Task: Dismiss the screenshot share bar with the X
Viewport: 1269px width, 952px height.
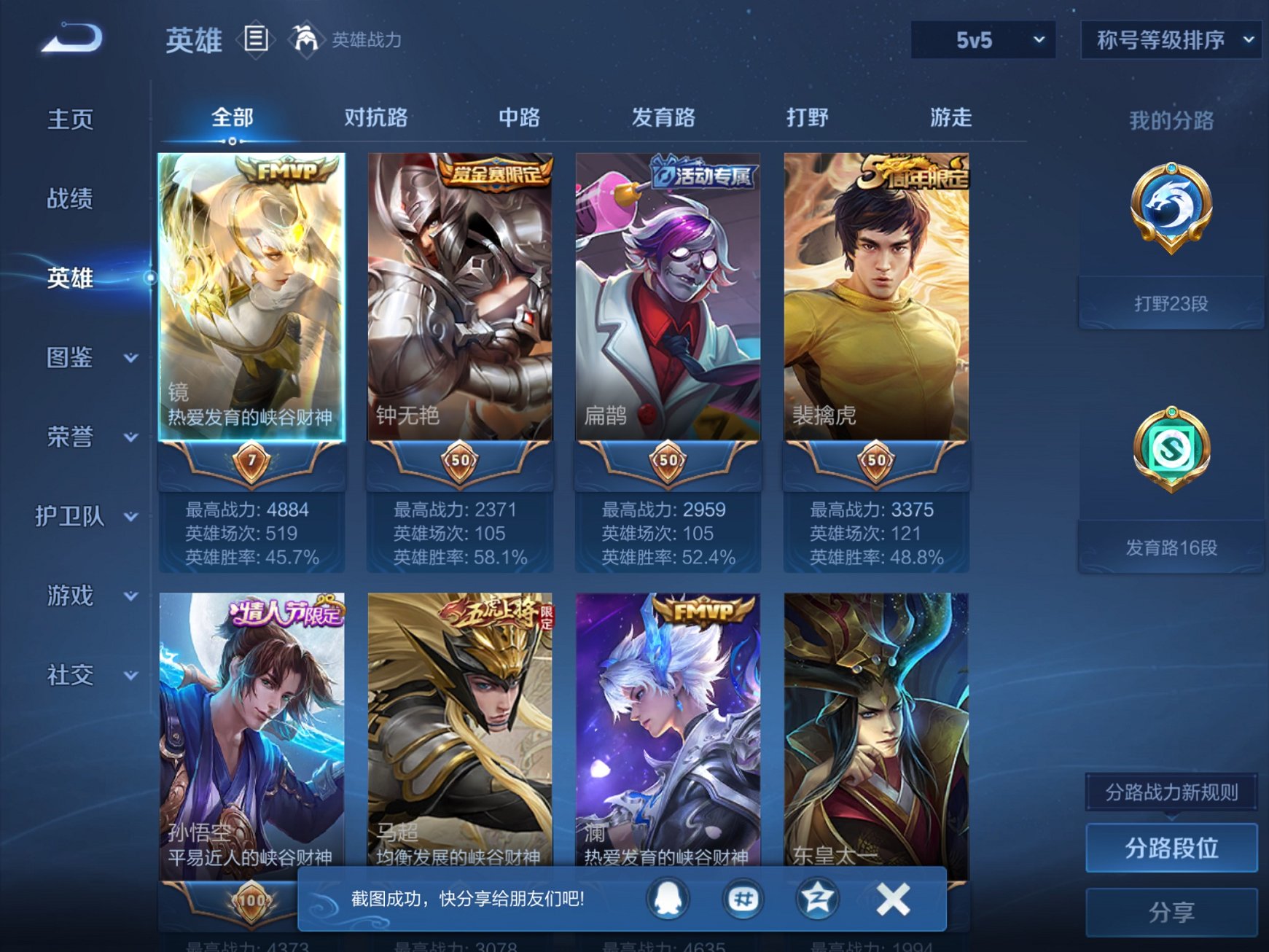Action: [892, 900]
